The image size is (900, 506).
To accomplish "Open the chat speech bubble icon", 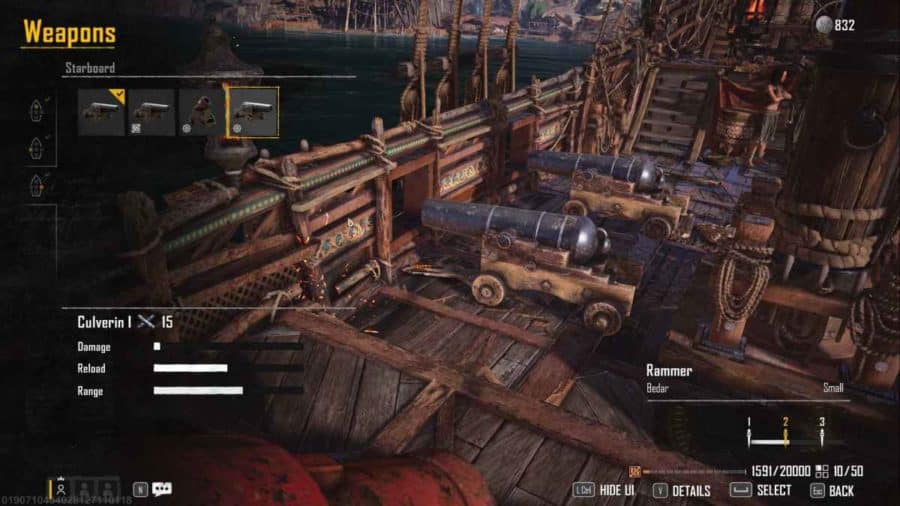I will tap(162, 489).
